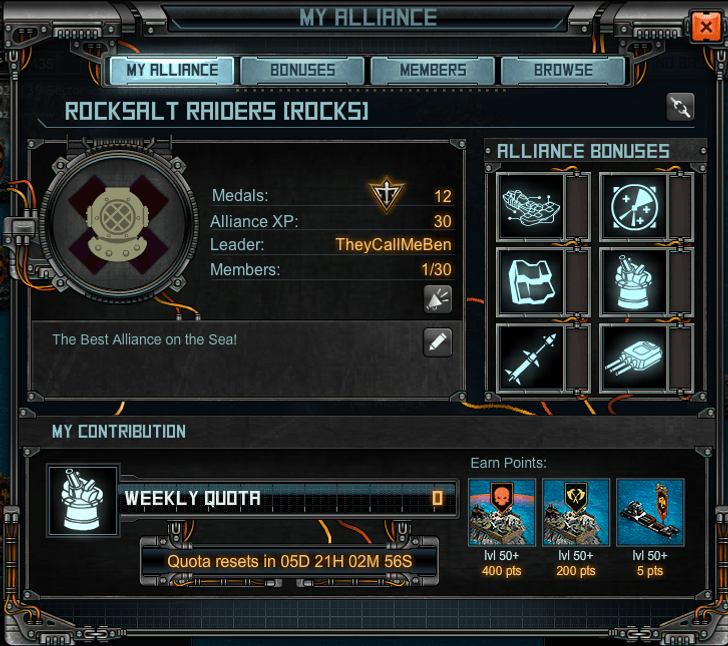
Task: Select the ship fleet alliance bonus
Action: (x=531, y=204)
